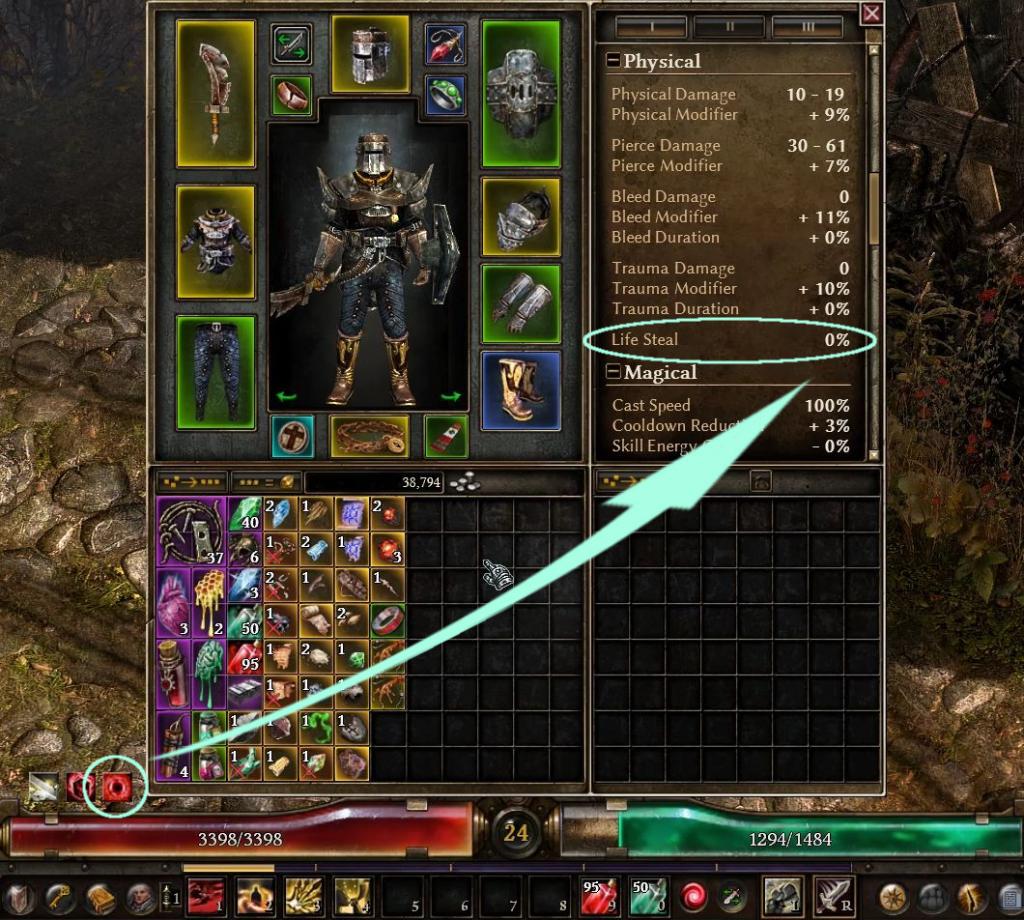
Task: Select the equipped helmet slot
Action: (x=370, y=53)
